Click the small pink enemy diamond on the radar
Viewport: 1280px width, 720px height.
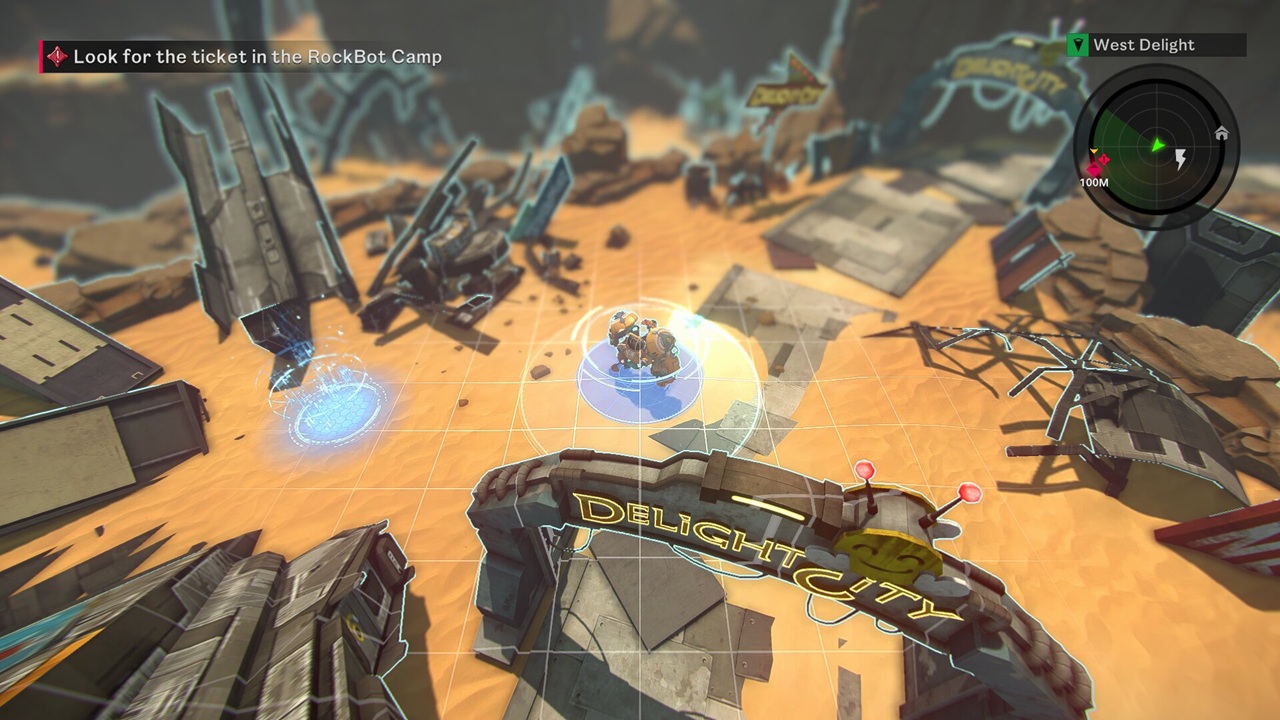click(1104, 159)
